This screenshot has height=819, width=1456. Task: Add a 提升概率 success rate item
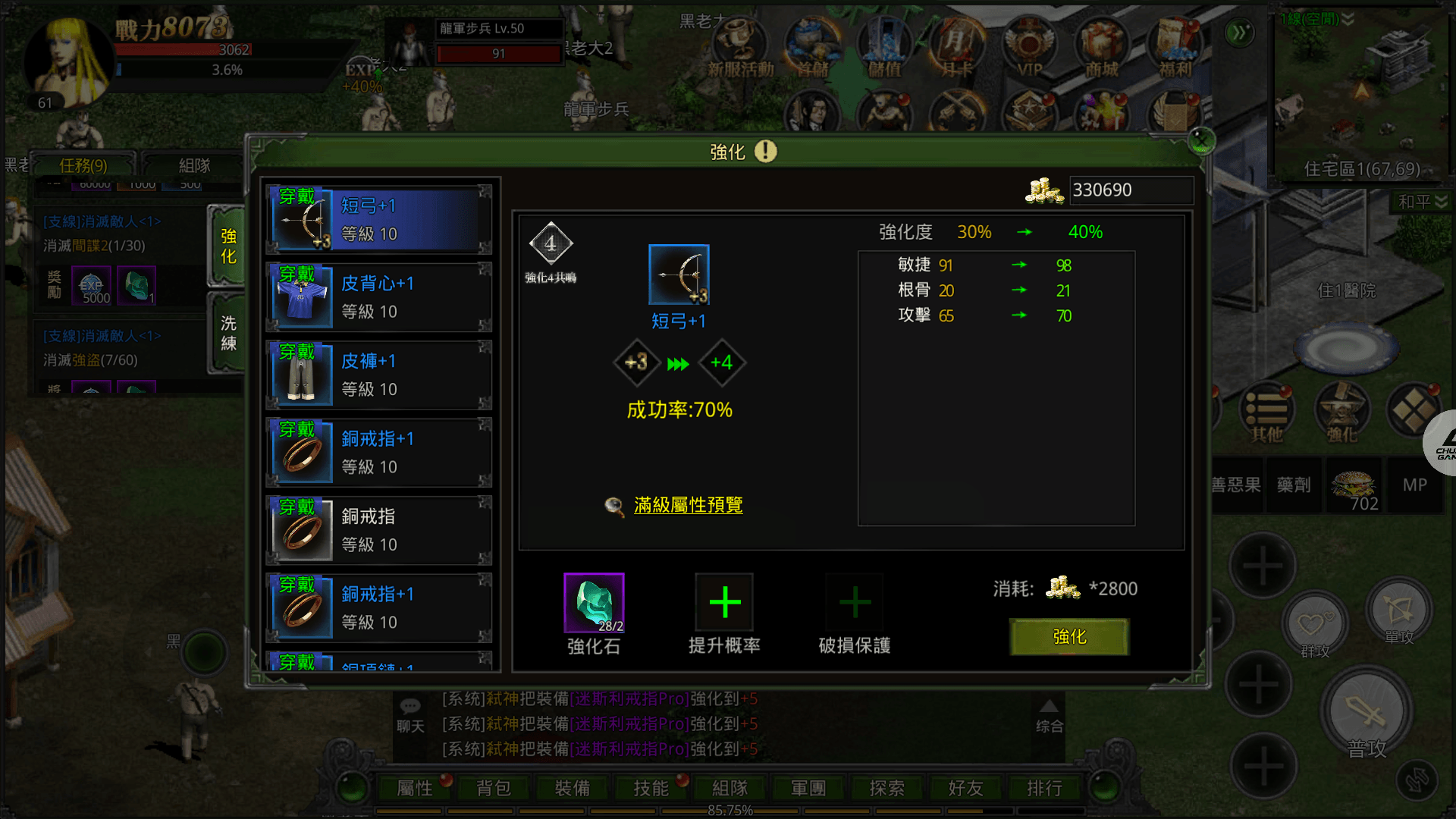pyautogui.click(x=724, y=603)
